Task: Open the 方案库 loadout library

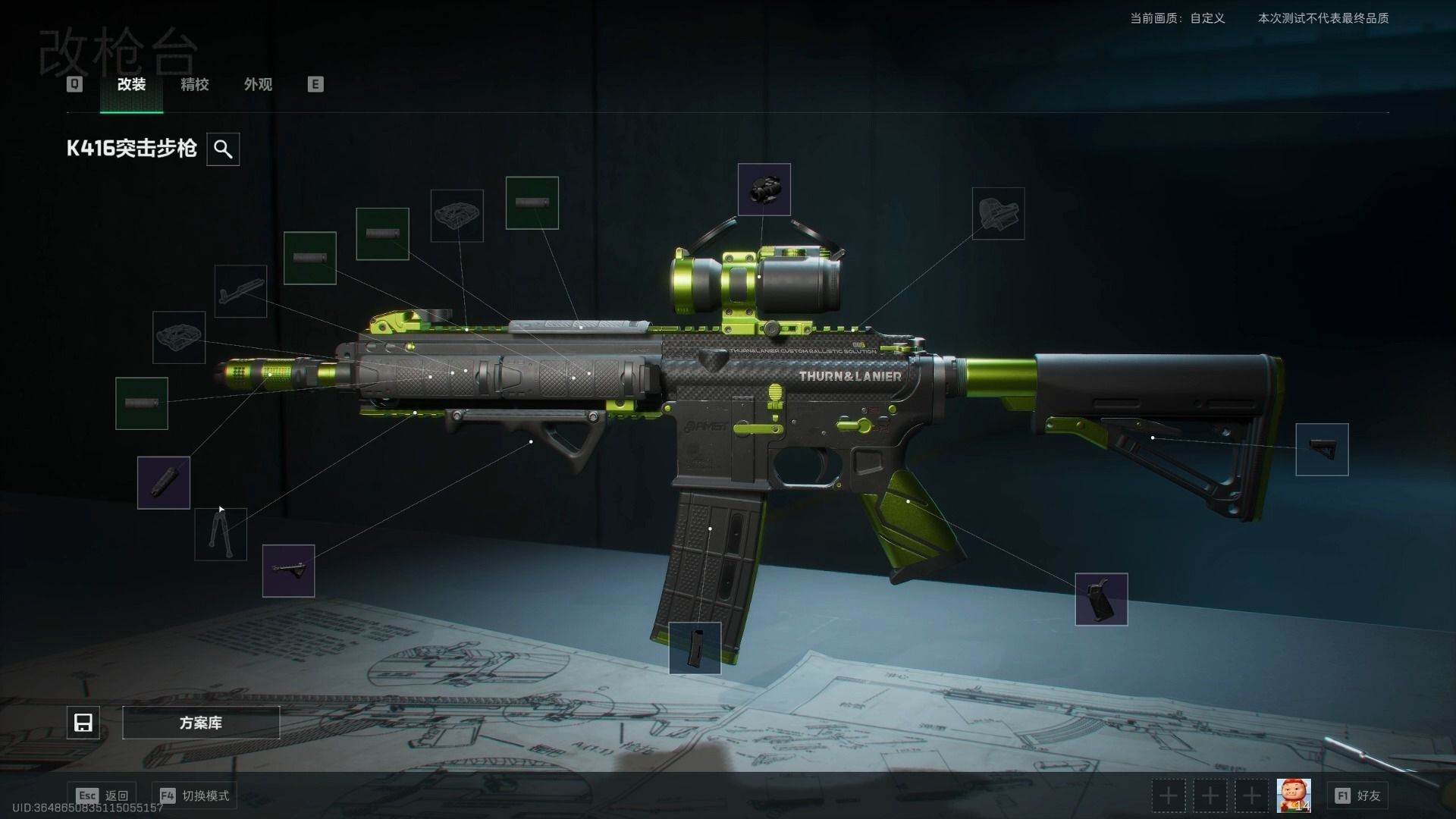Action: point(201,723)
